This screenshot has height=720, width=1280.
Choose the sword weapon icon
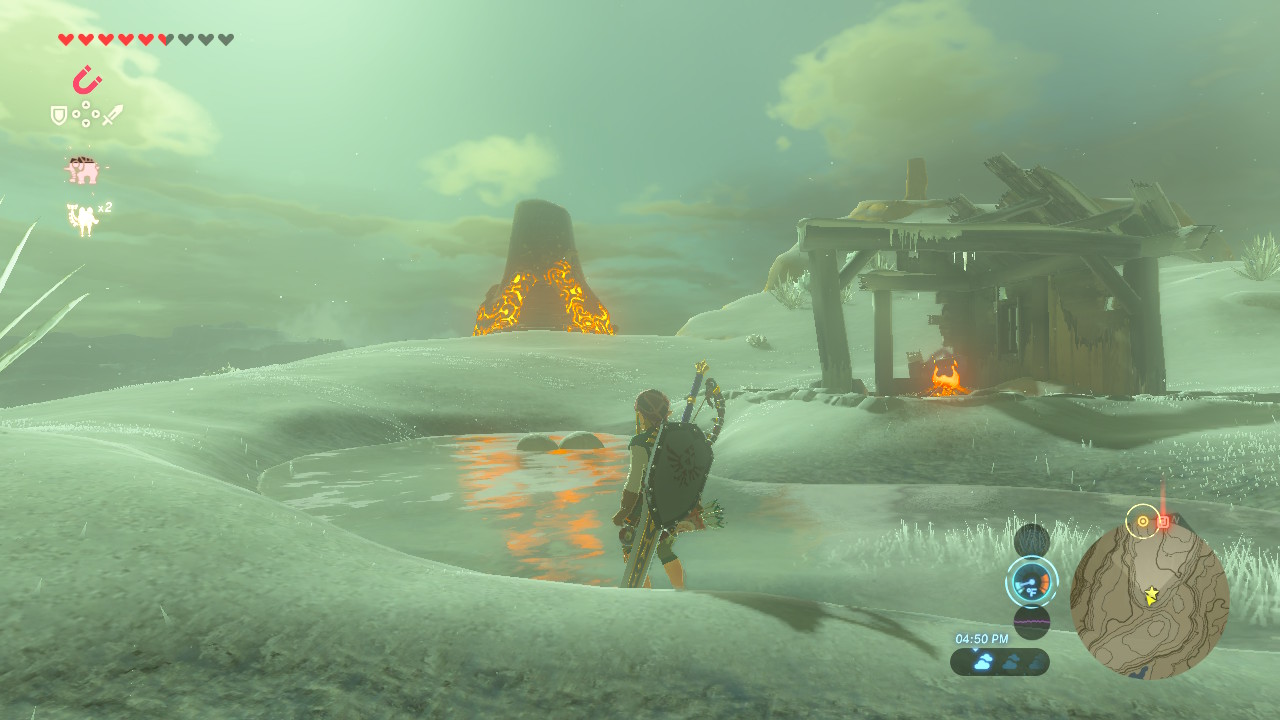click(x=112, y=115)
